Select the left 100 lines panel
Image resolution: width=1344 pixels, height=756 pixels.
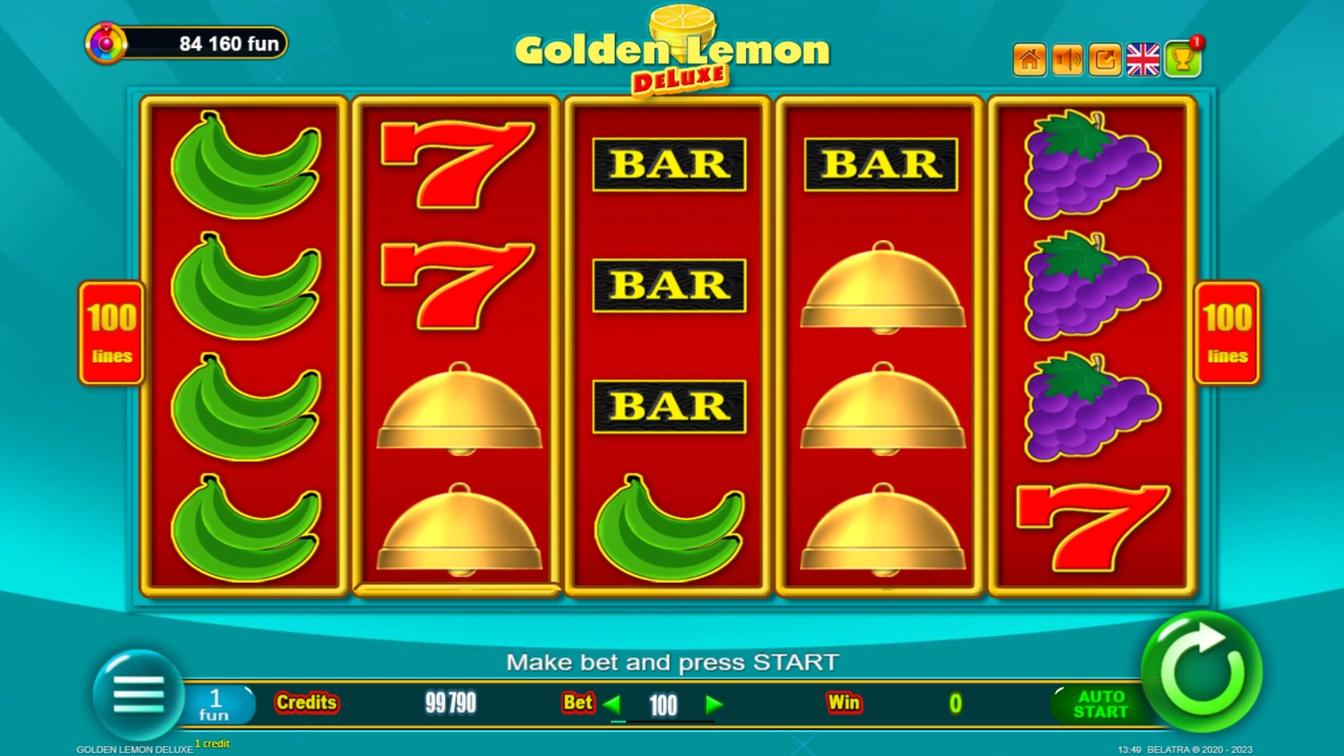click(111, 333)
